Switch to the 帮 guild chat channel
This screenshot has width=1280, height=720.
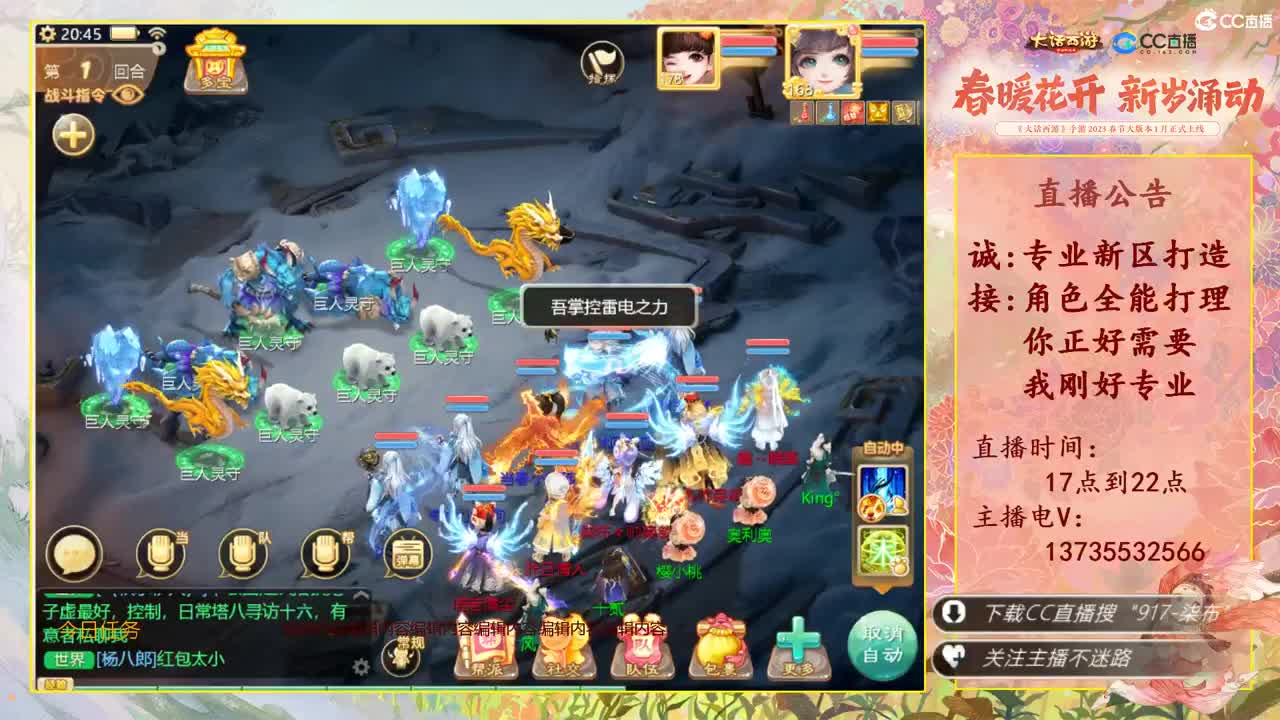click(322, 555)
